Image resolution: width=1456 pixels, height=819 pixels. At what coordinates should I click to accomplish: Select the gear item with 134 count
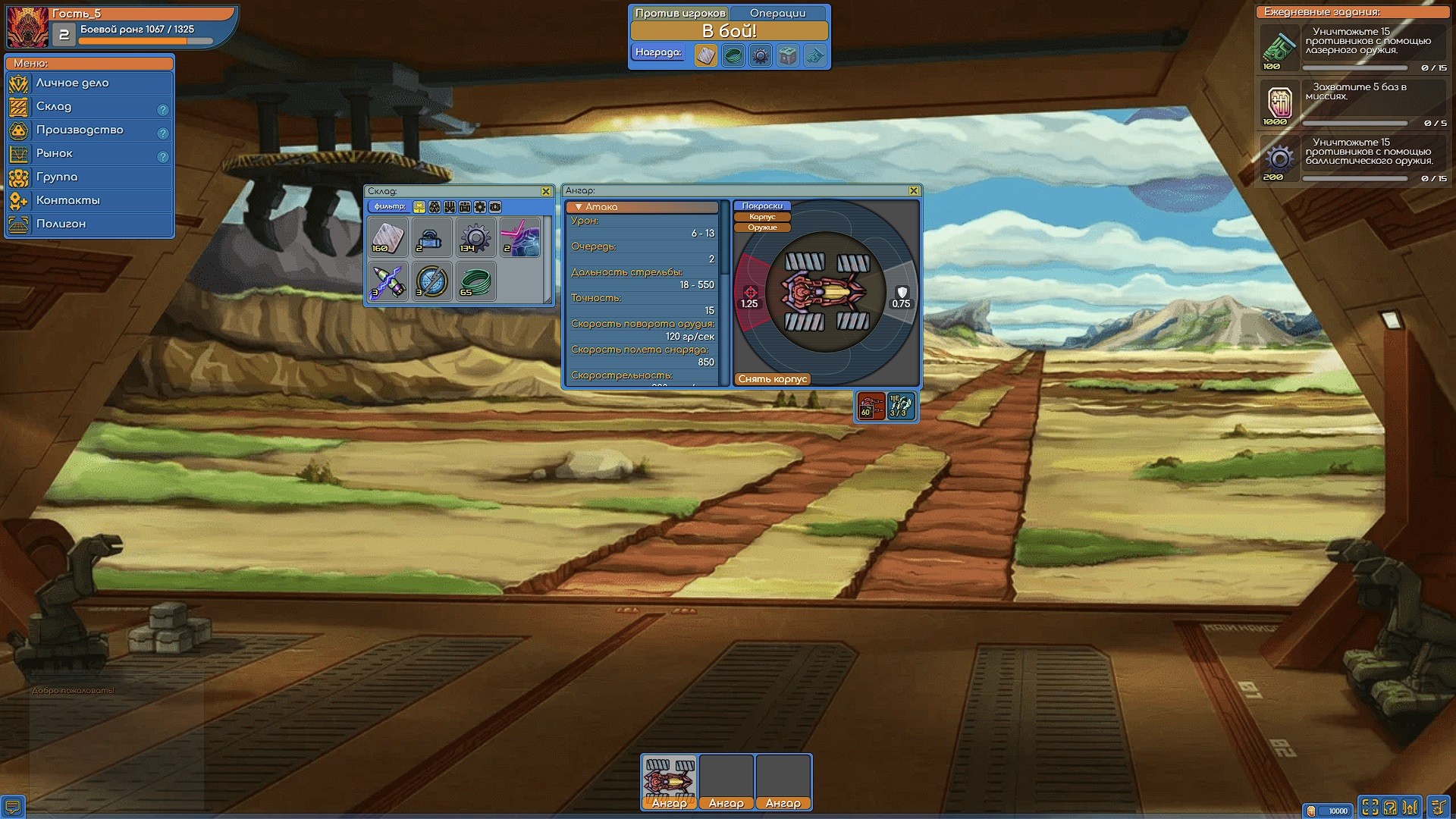(x=475, y=237)
